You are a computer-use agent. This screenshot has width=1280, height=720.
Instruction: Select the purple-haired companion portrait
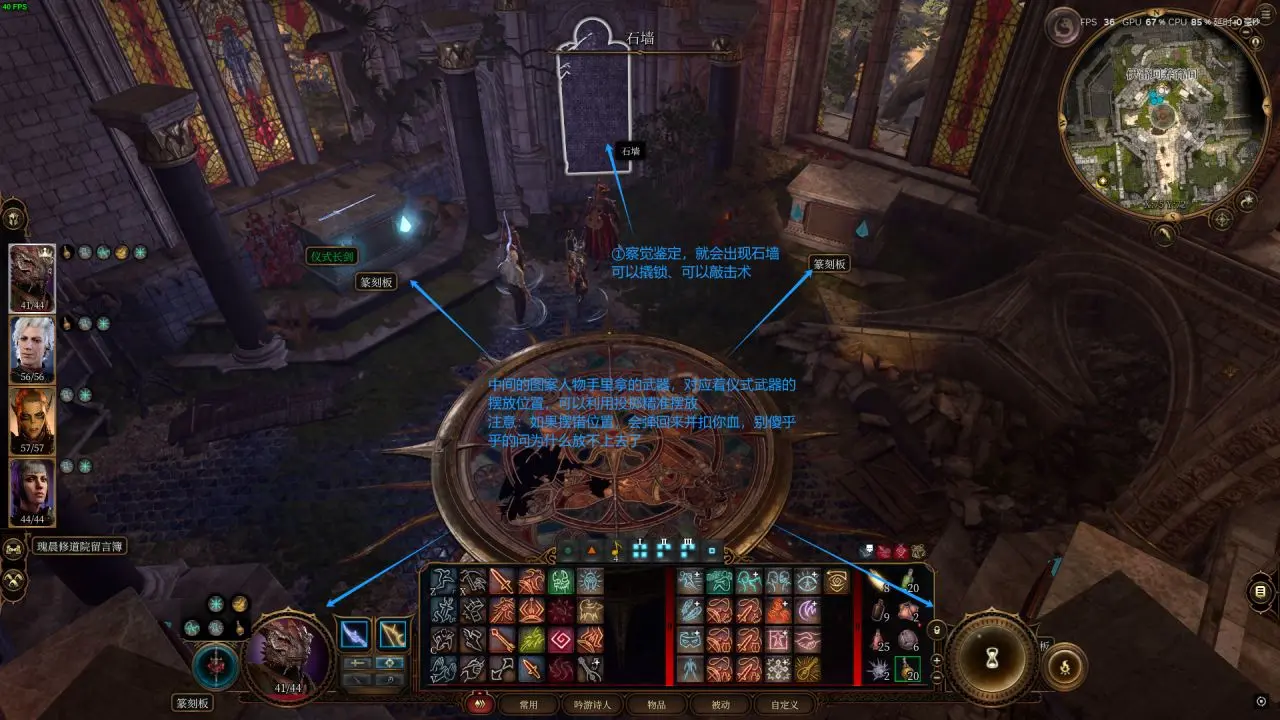pos(31,491)
